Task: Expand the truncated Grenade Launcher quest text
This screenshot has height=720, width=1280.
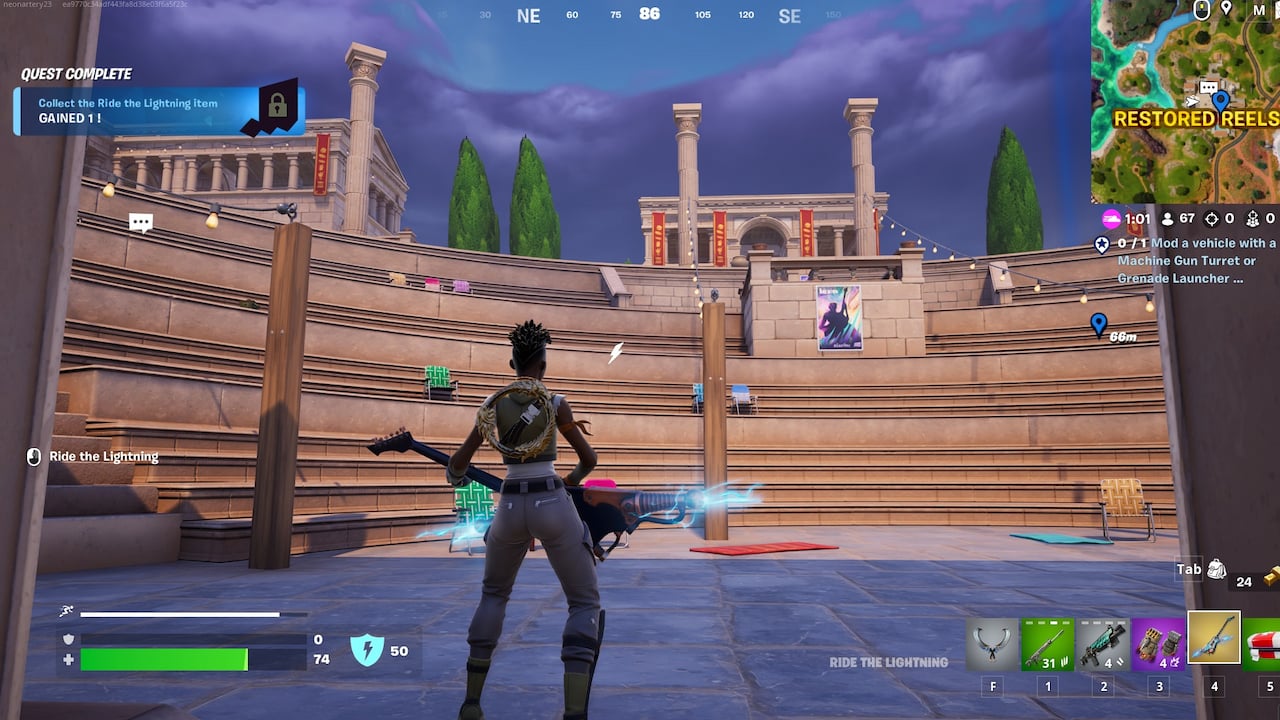Action: pos(1240,278)
